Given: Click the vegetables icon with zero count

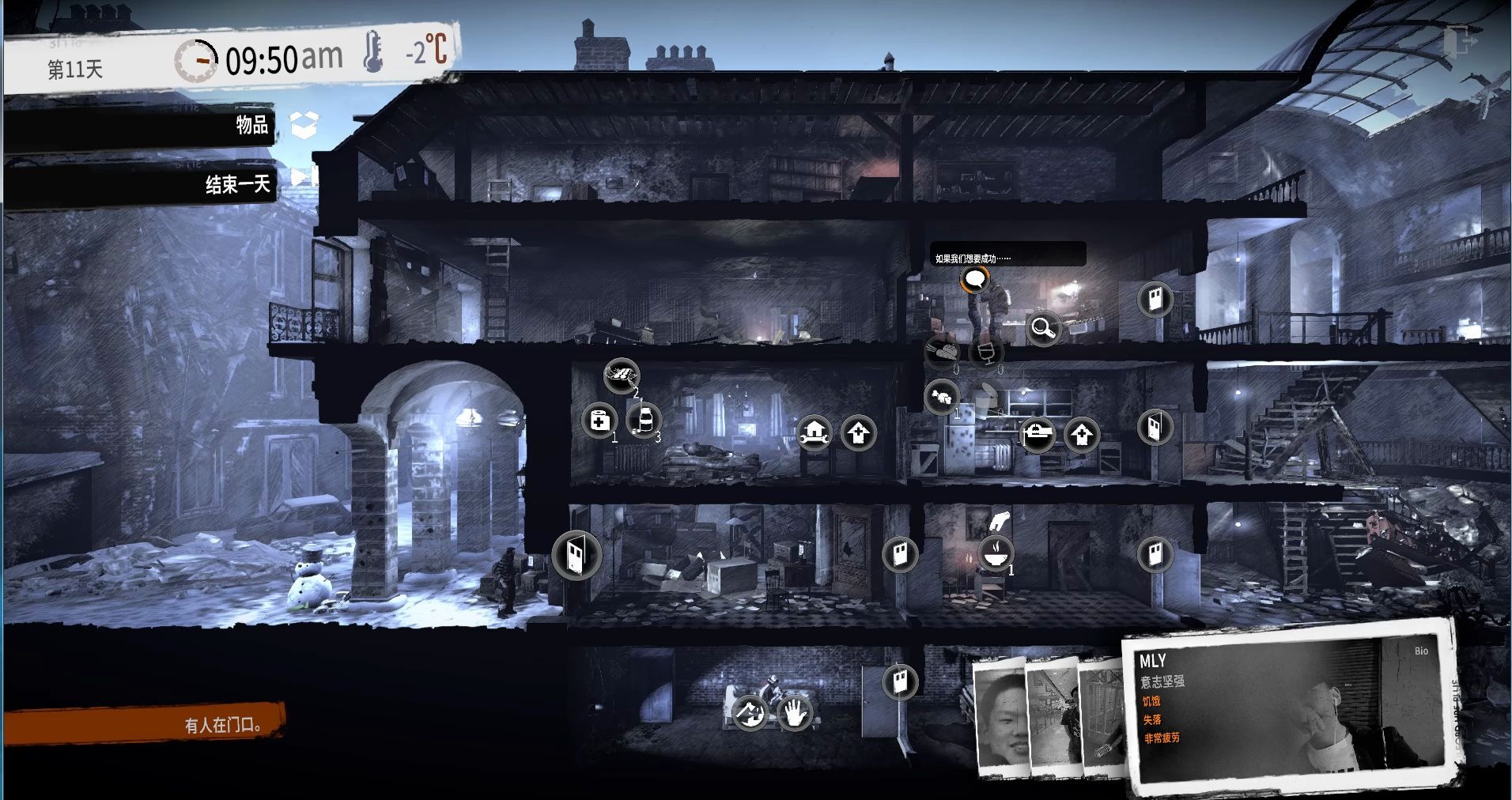Looking at the screenshot, I should pyautogui.click(x=942, y=350).
